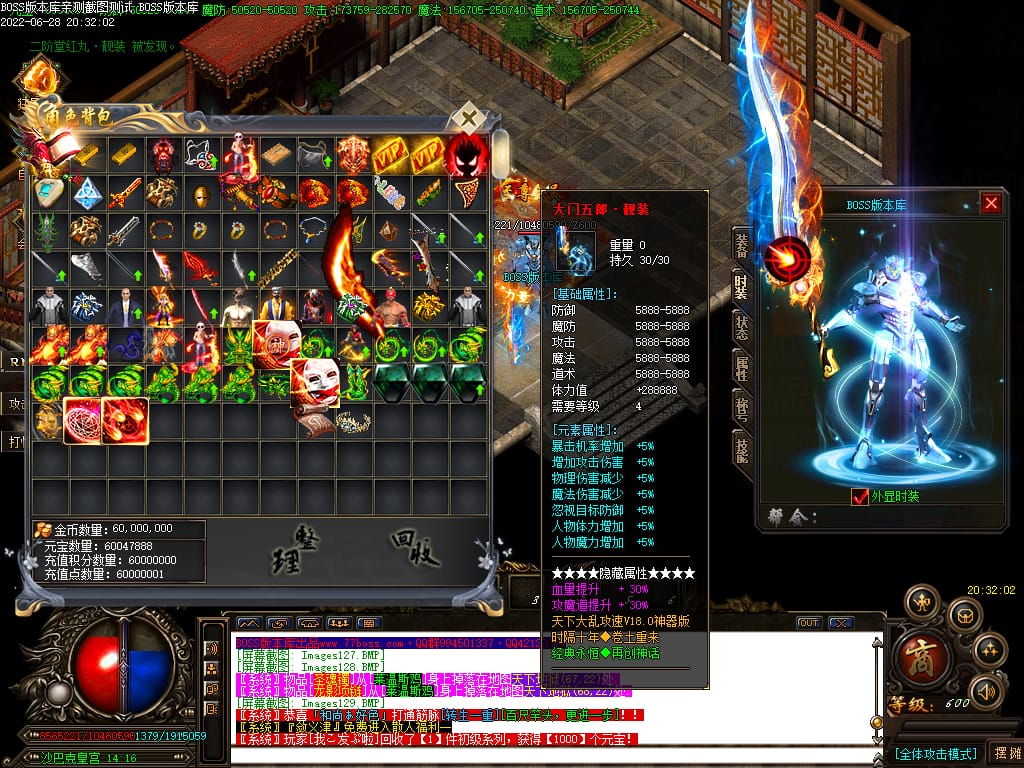Close the character backpack window
1024x768 pixels.
click(x=468, y=118)
